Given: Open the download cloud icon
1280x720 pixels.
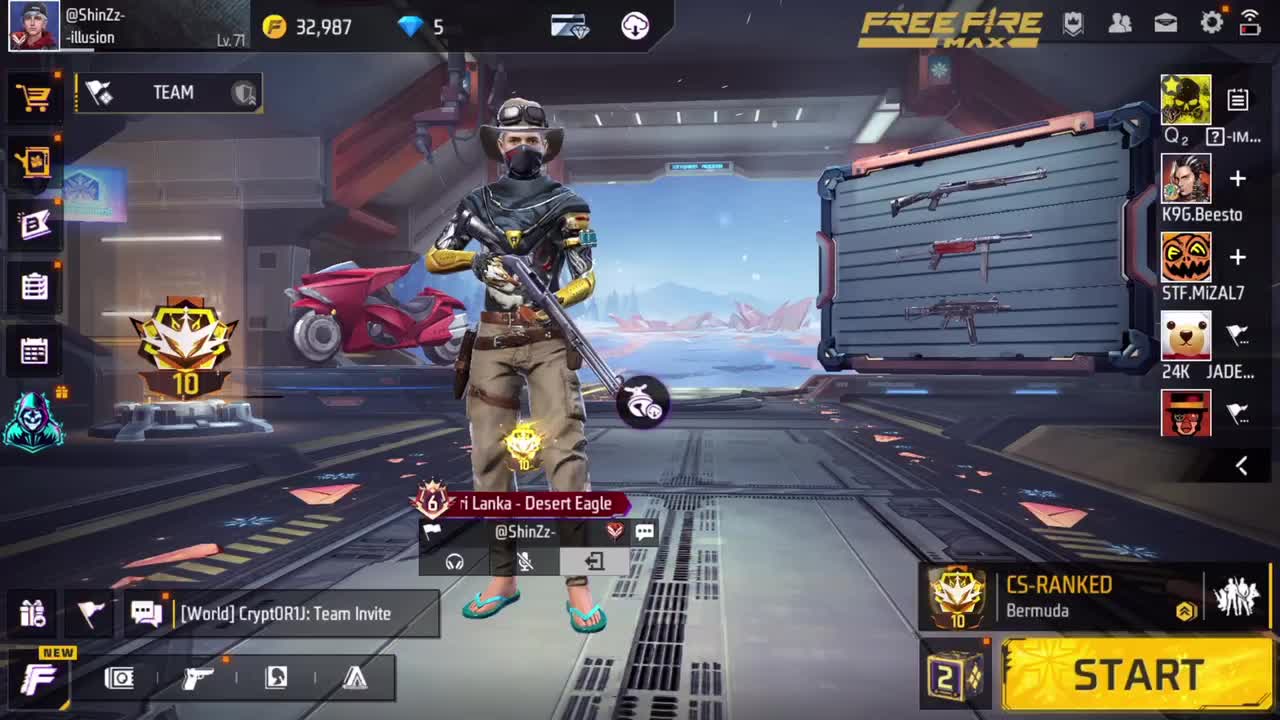Looking at the screenshot, I should (x=635, y=27).
